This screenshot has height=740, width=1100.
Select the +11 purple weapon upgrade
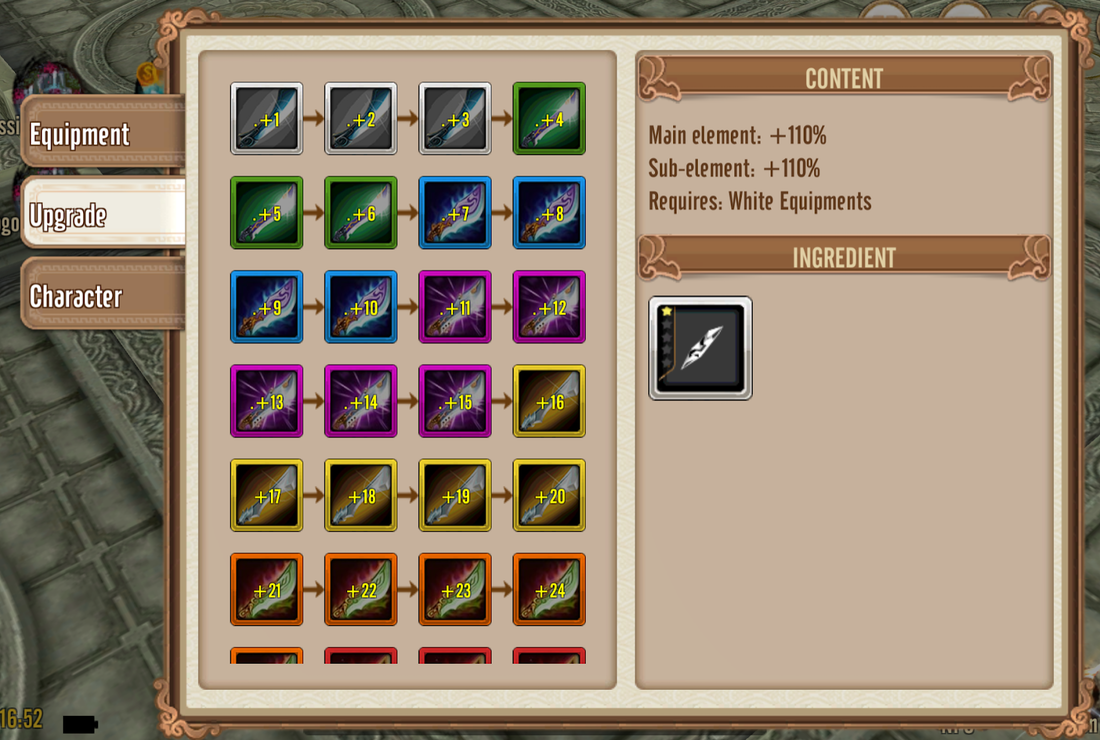455,306
